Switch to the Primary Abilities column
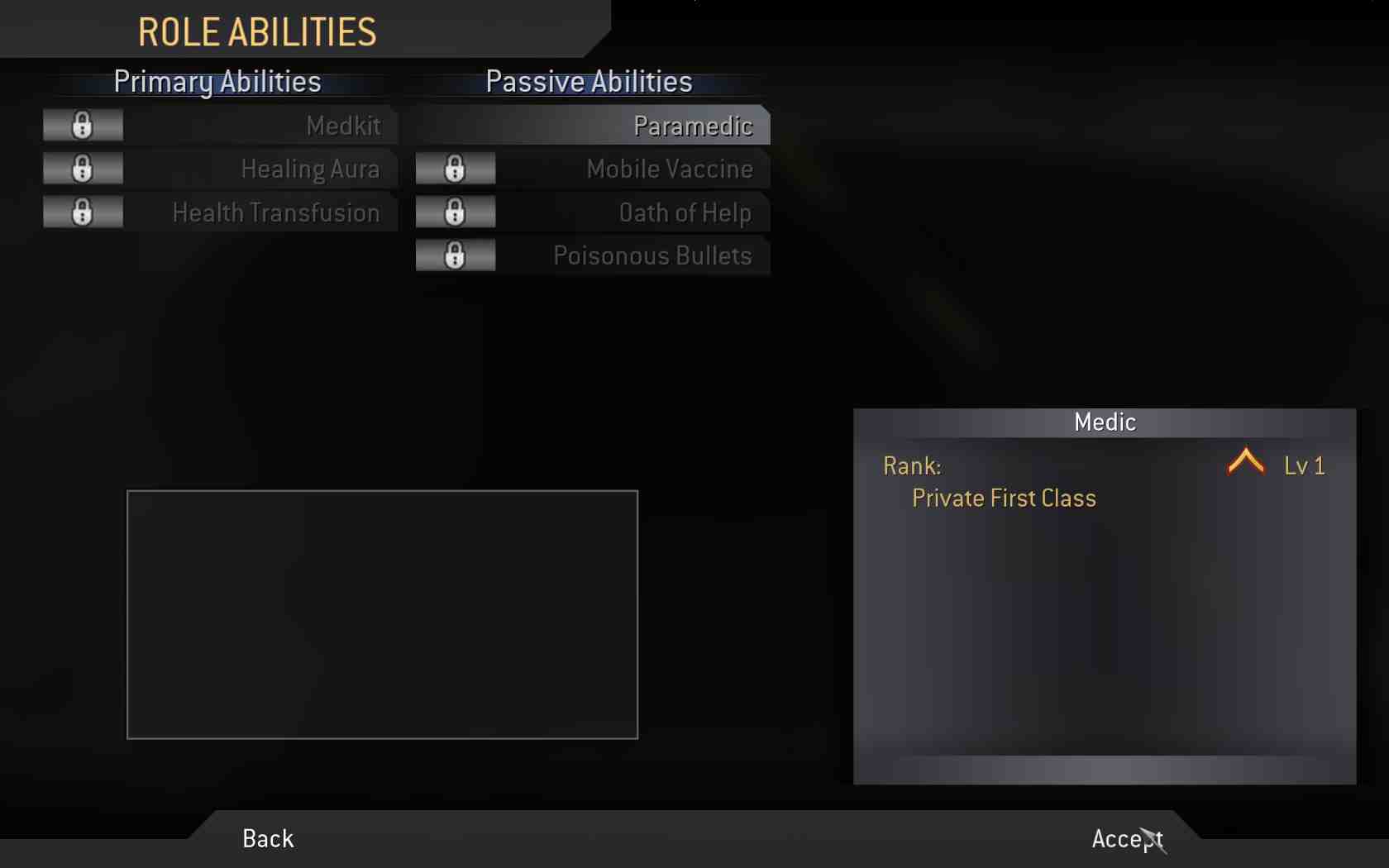This screenshot has height=868, width=1389. [x=217, y=82]
